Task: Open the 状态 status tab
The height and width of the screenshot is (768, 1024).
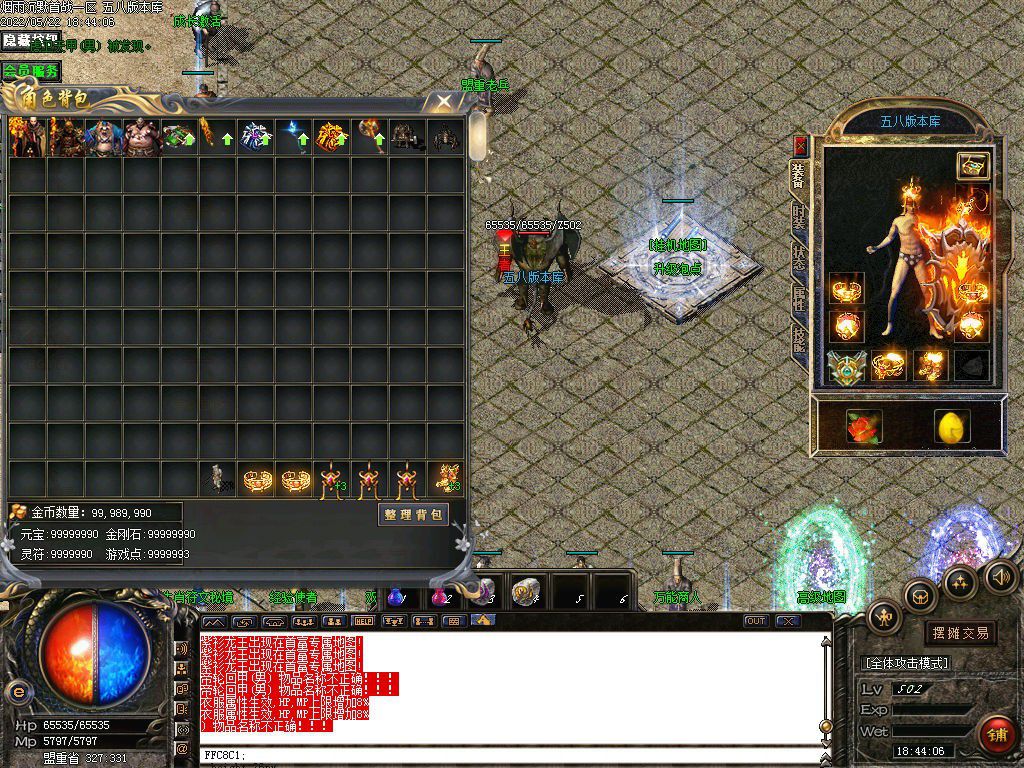Action: [x=799, y=256]
